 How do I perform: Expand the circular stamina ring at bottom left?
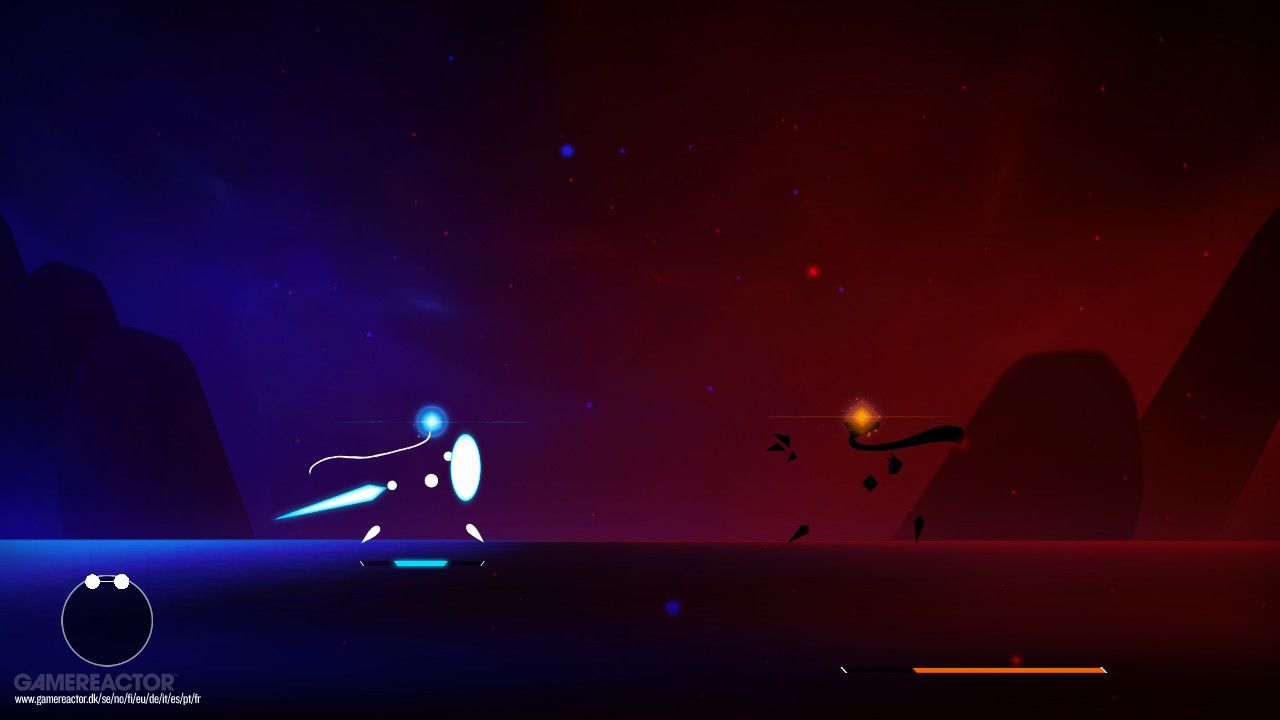(107, 621)
